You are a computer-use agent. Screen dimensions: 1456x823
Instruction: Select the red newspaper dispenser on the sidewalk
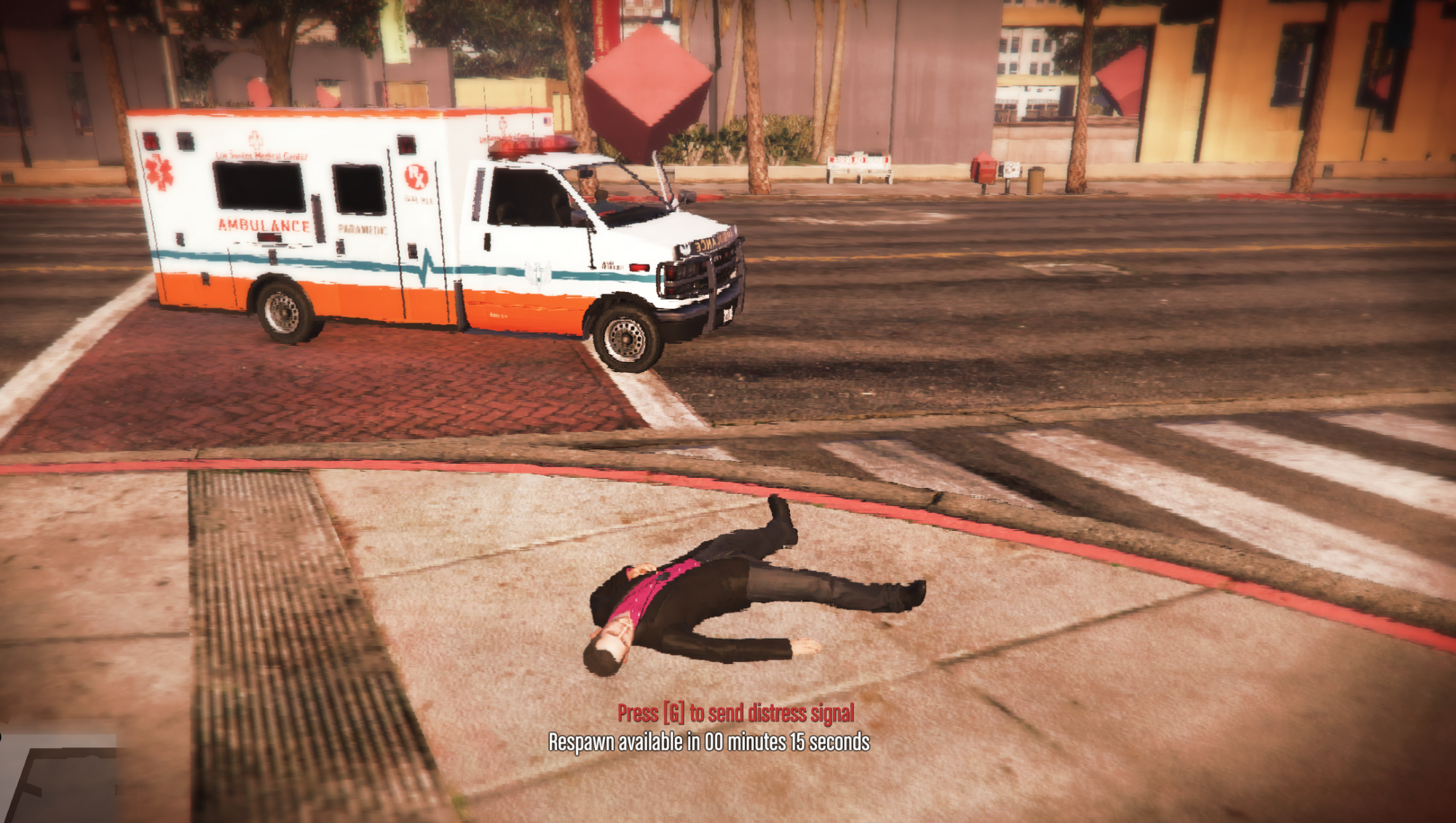[984, 169]
